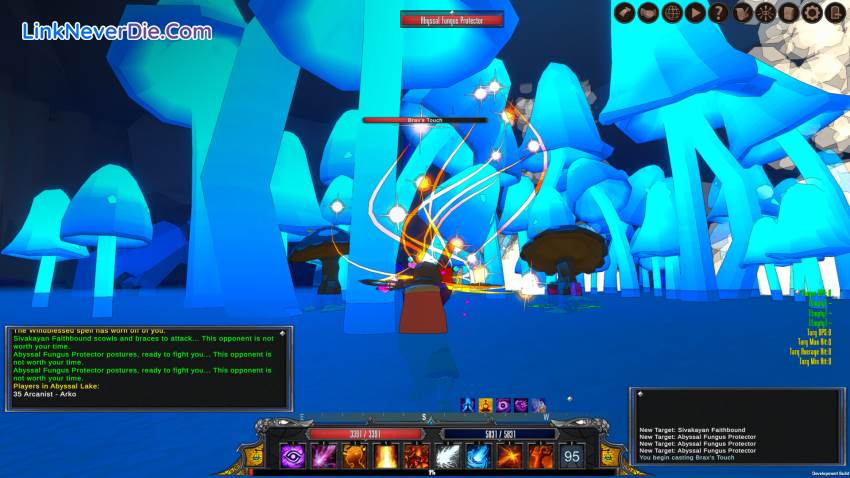
Task: Click the starburst icon in top bar
Action: click(x=764, y=13)
